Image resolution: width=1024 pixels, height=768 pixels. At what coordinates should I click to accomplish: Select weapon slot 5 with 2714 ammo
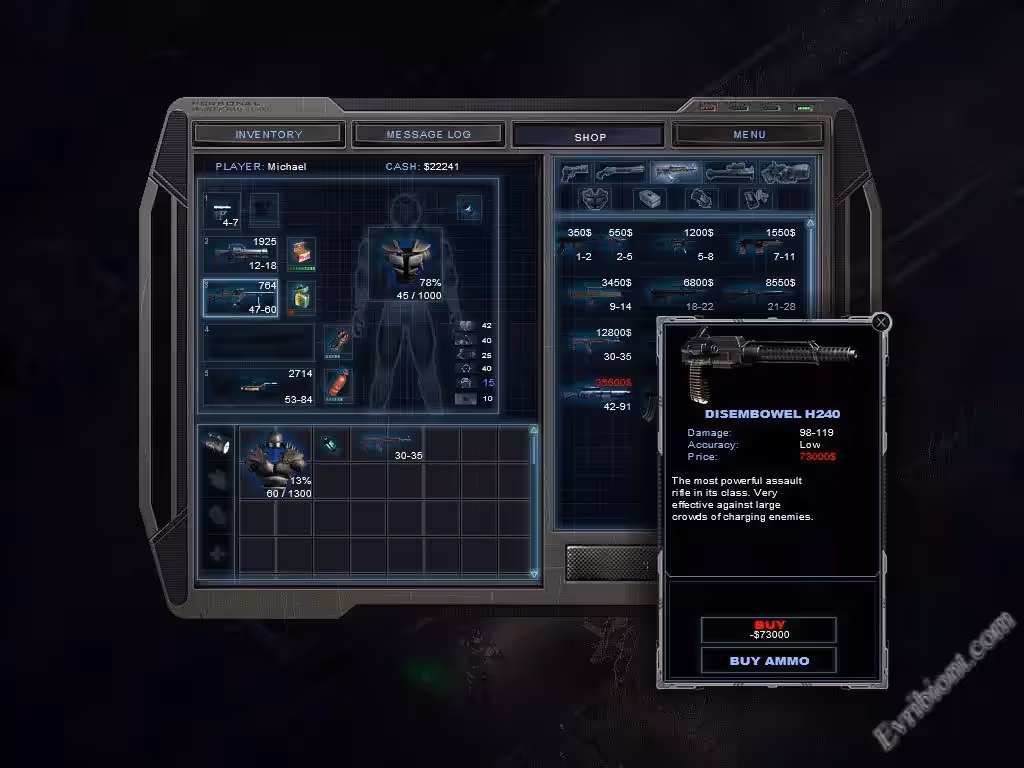pos(260,386)
